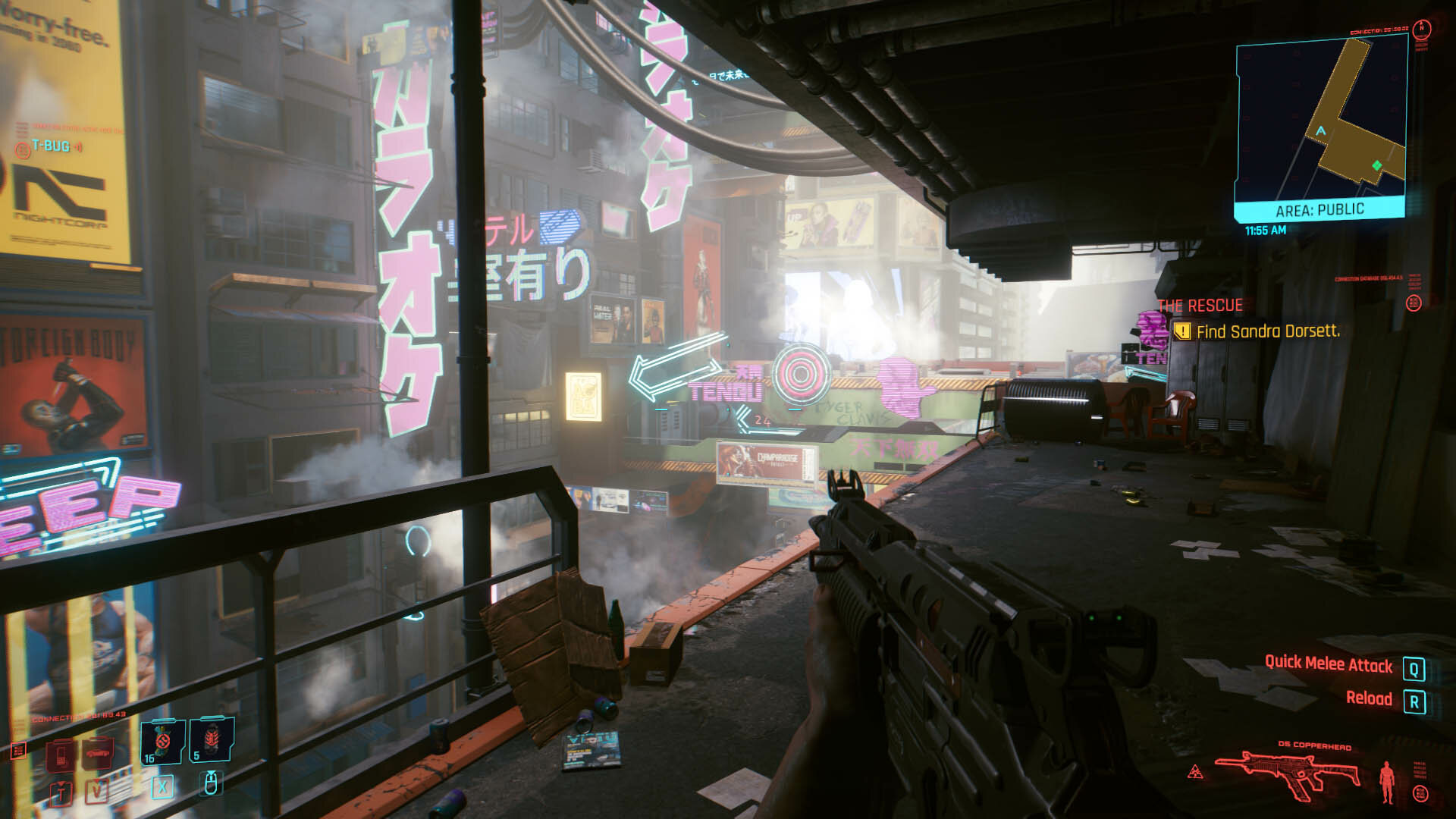Select the green objective marker on minimap
The height and width of the screenshot is (819, 1456).
(1376, 165)
